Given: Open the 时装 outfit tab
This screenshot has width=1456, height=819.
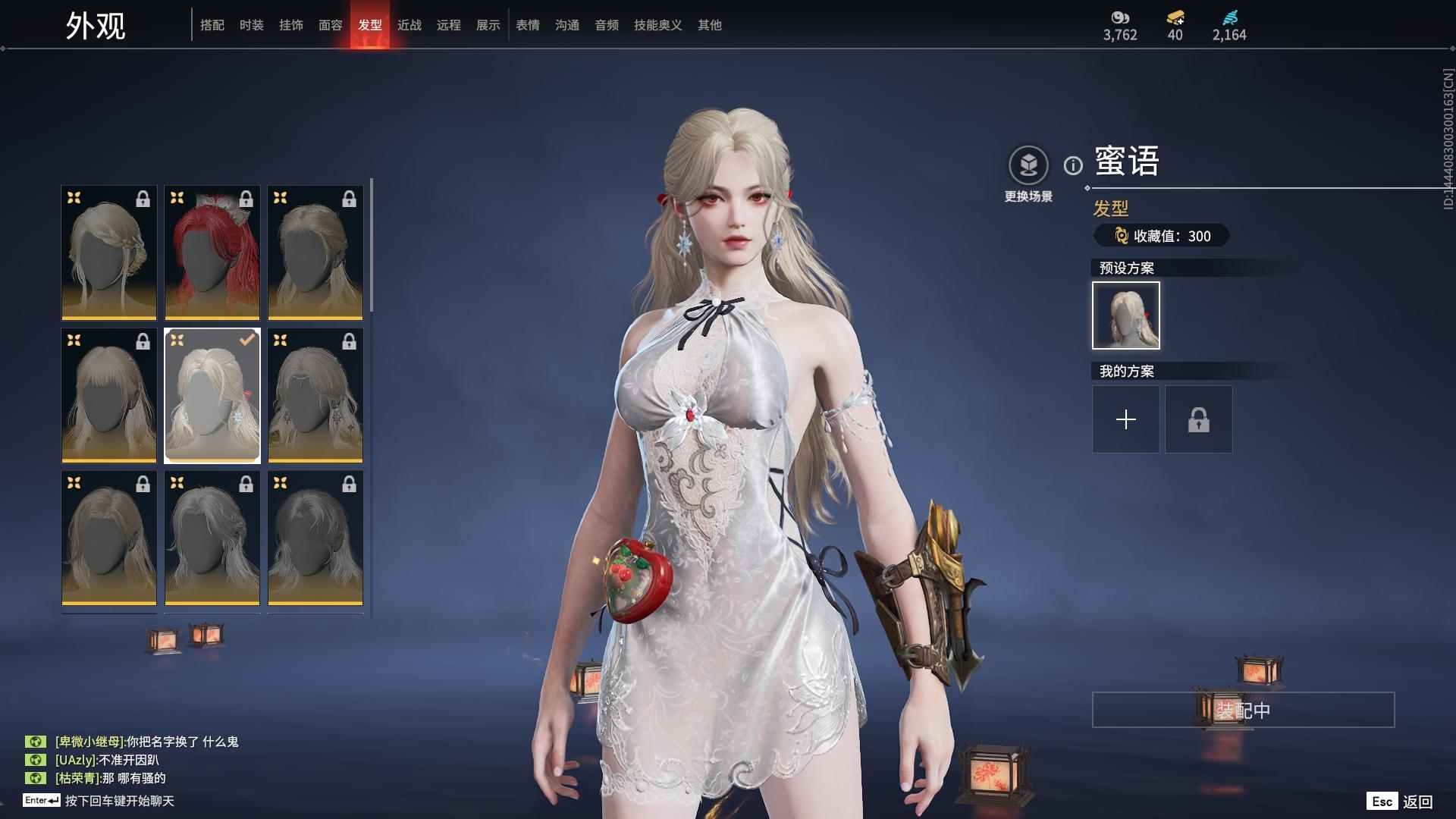Looking at the screenshot, I should click(251, 25).
